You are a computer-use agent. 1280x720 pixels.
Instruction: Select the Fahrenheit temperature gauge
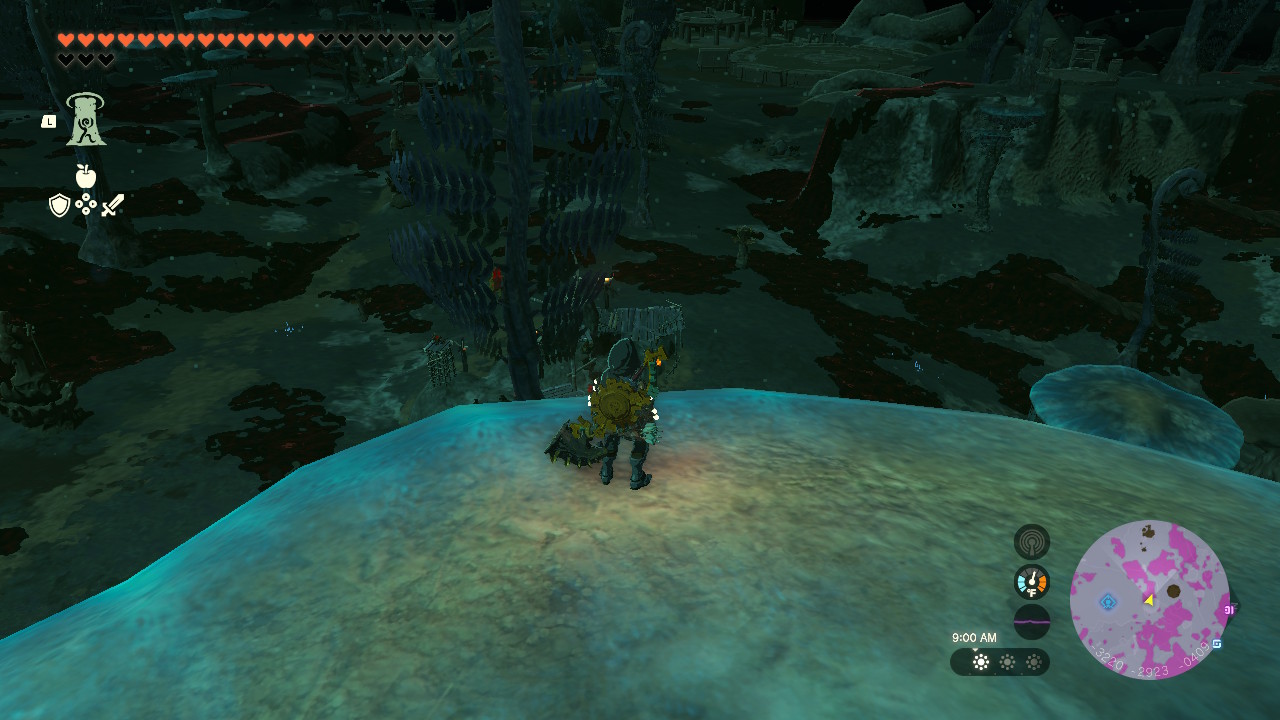click(1031, 582)
